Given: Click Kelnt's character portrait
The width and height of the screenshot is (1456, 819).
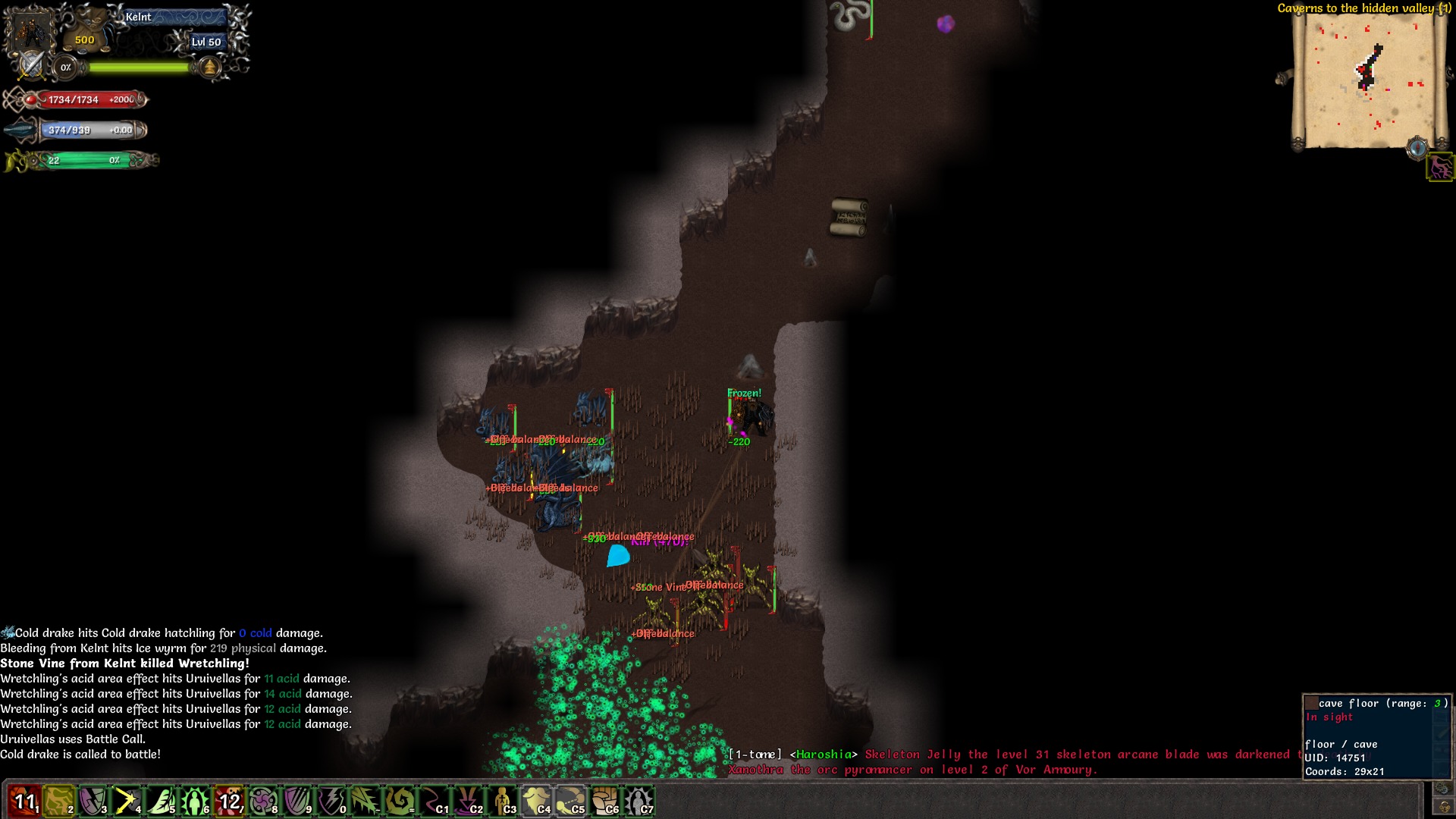Looking at the screenshot, I should tap(30, 32).
